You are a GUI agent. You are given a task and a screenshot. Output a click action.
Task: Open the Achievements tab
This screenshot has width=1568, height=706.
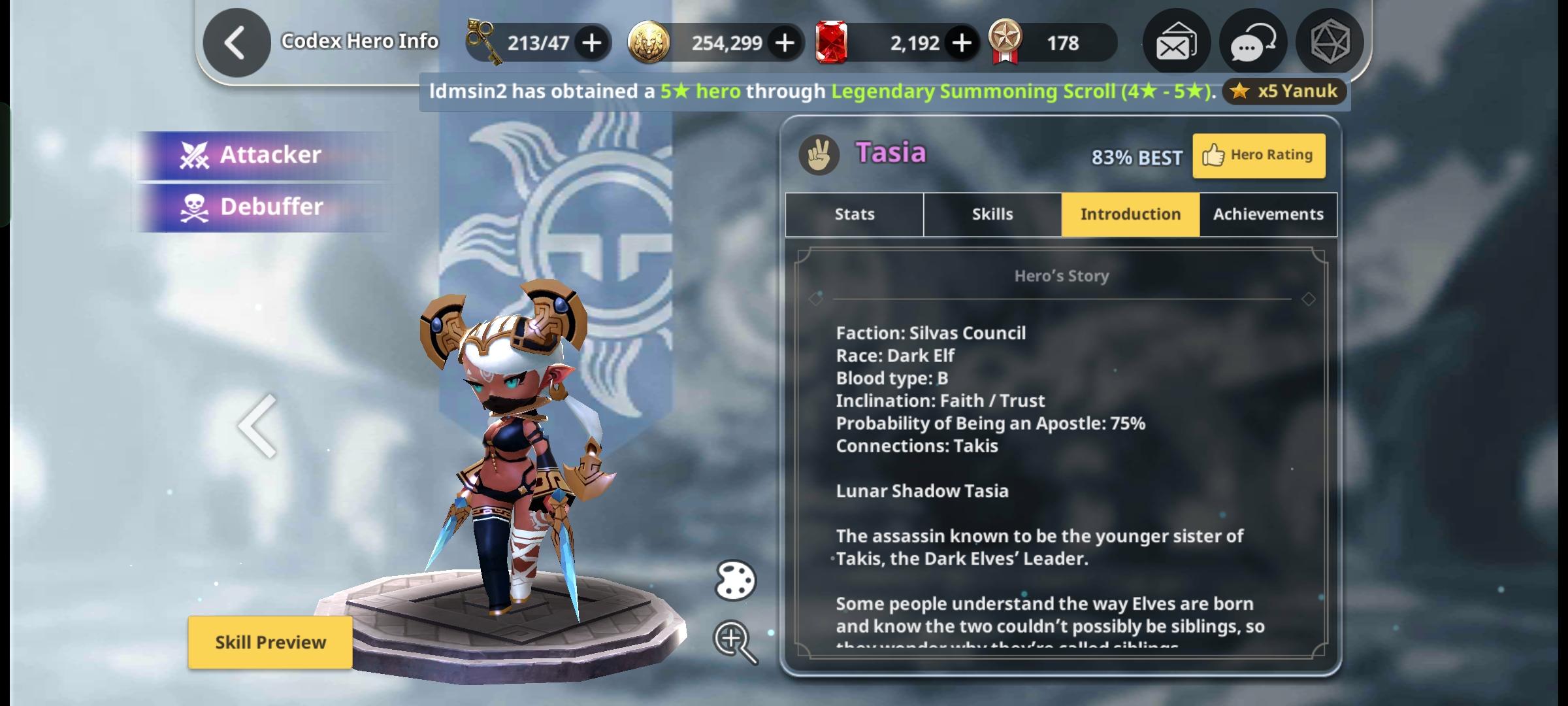pyautogui.click(x=1267, y=214)
